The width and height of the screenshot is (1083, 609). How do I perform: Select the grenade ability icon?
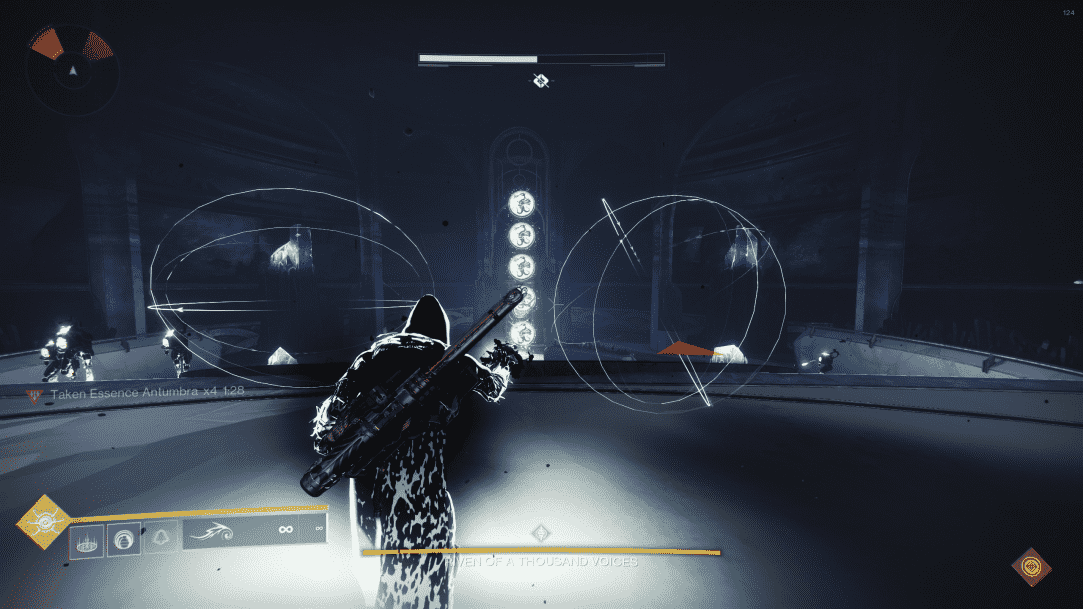pos(85,539)
